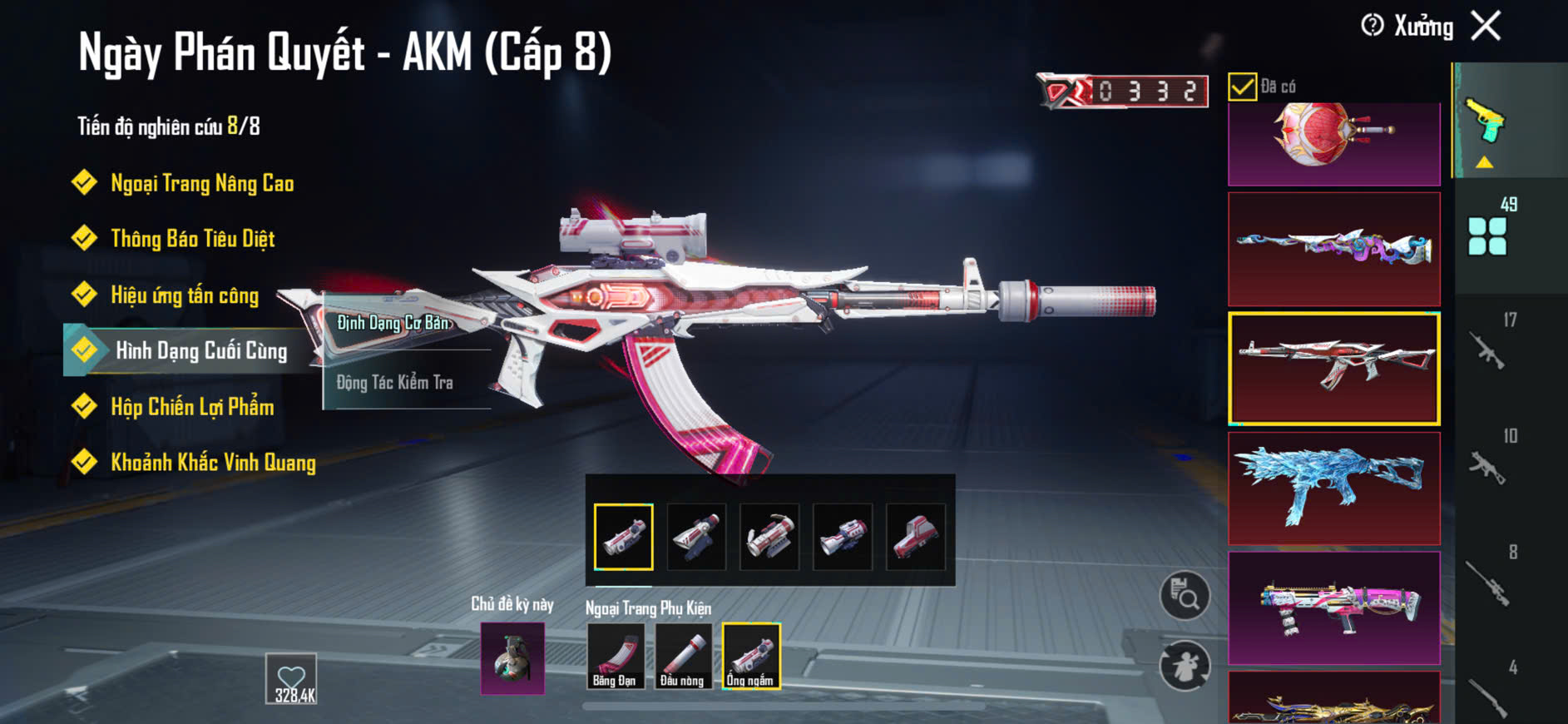Screen dimensions: 1568x724
Task: Tap the magnifier inspect button
Action: click(x=1185, y=596)
